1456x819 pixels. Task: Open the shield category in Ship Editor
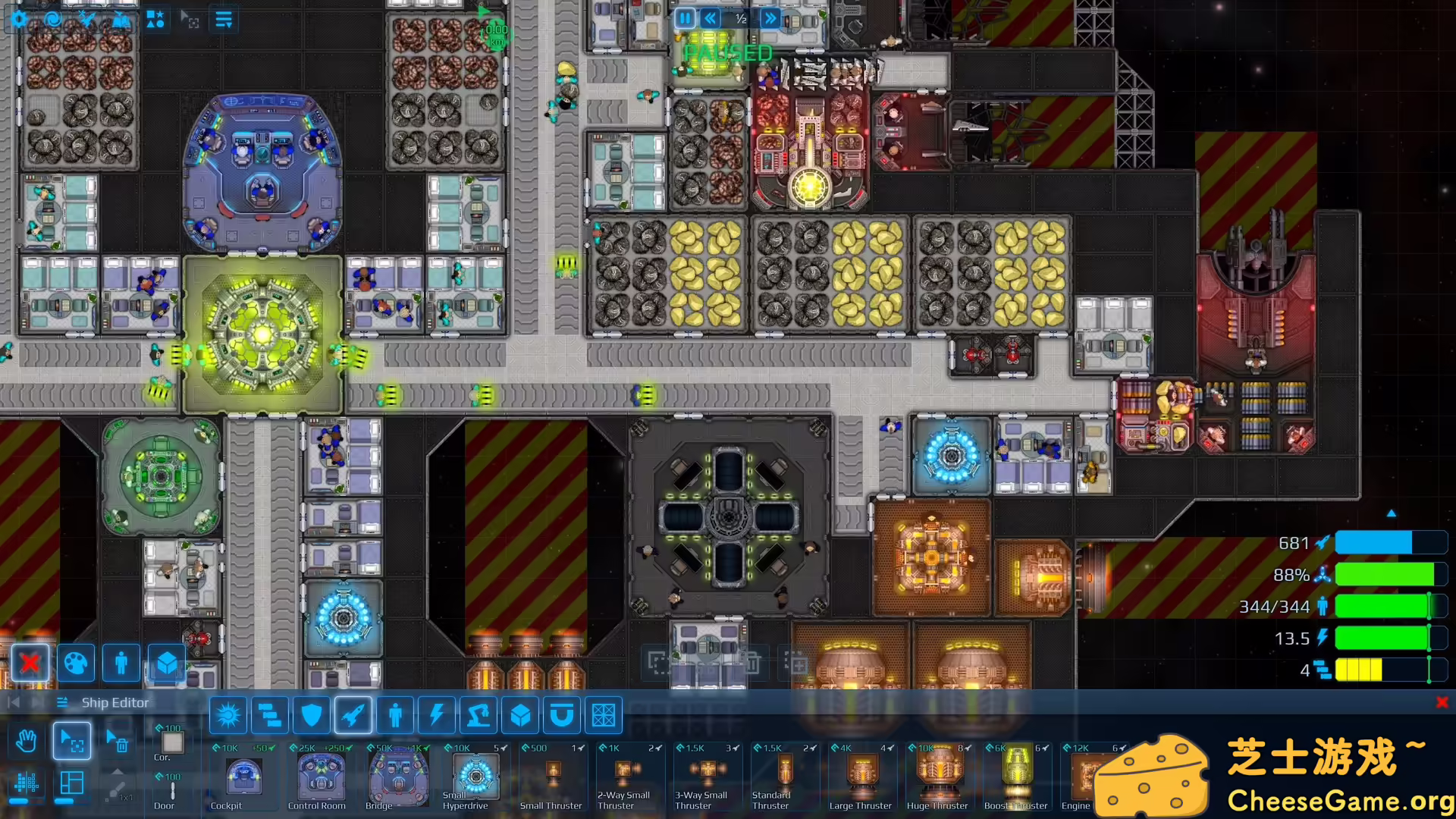[x=312, y=714]
